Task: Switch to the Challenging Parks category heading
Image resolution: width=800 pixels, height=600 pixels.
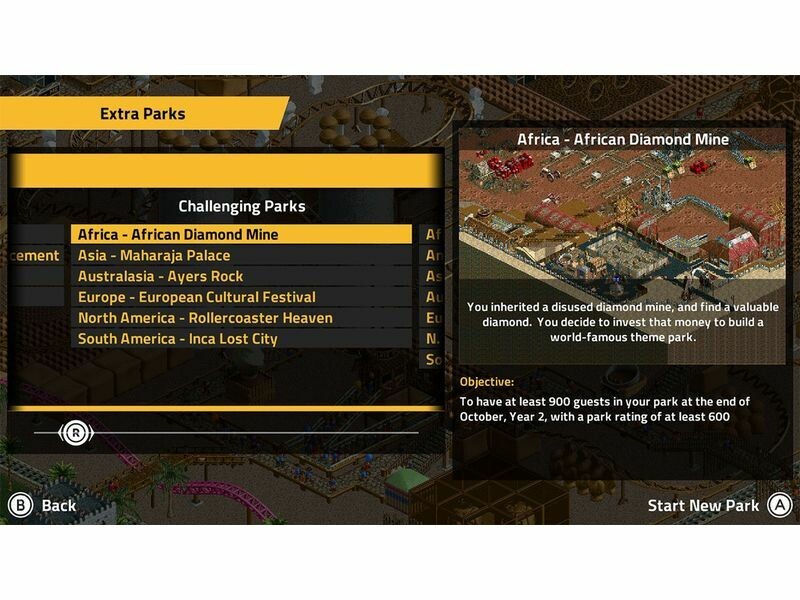Action: click(241, 207)
